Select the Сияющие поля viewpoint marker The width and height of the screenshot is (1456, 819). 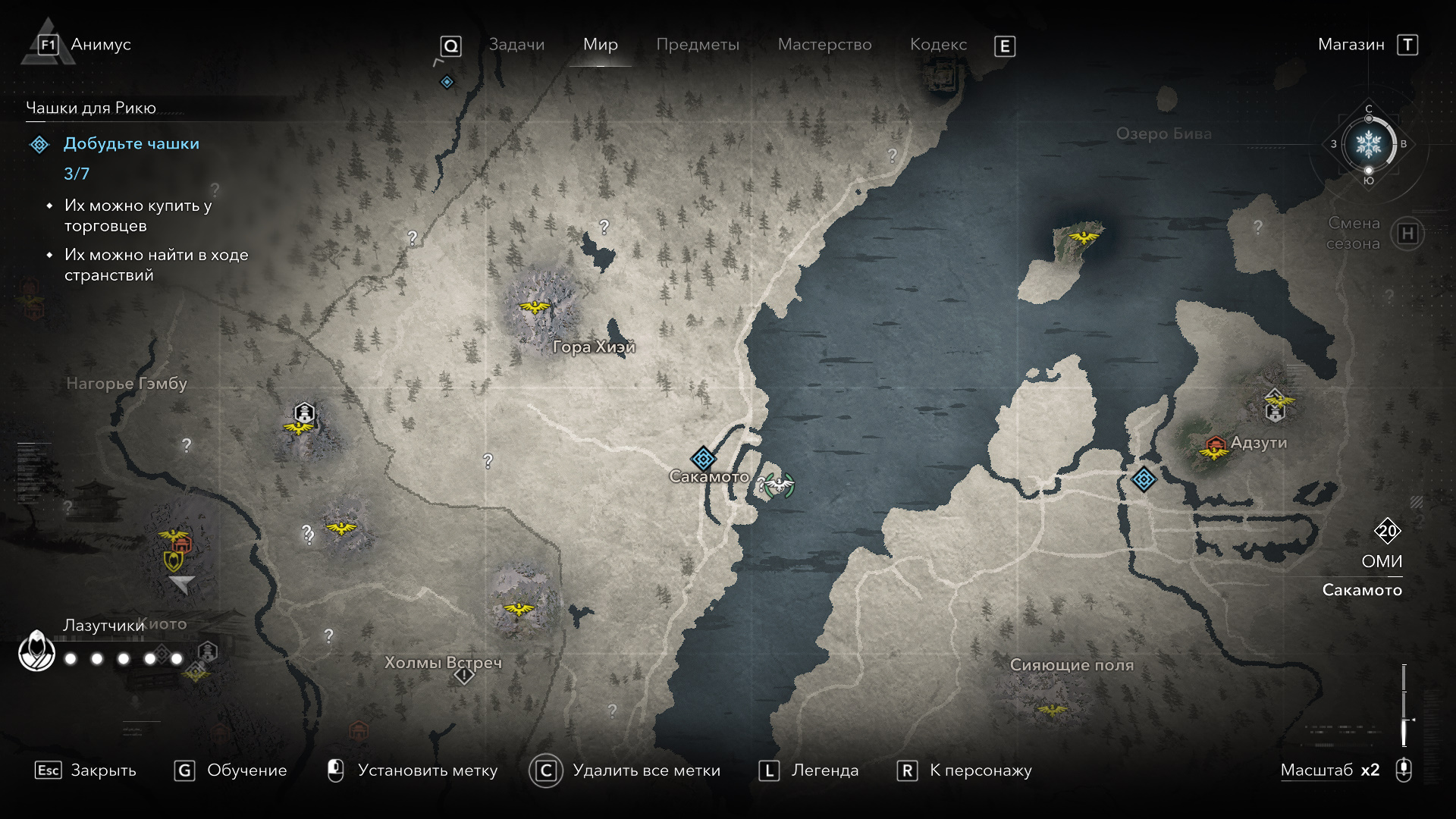pyautogui.click(x=1052, y=710)
